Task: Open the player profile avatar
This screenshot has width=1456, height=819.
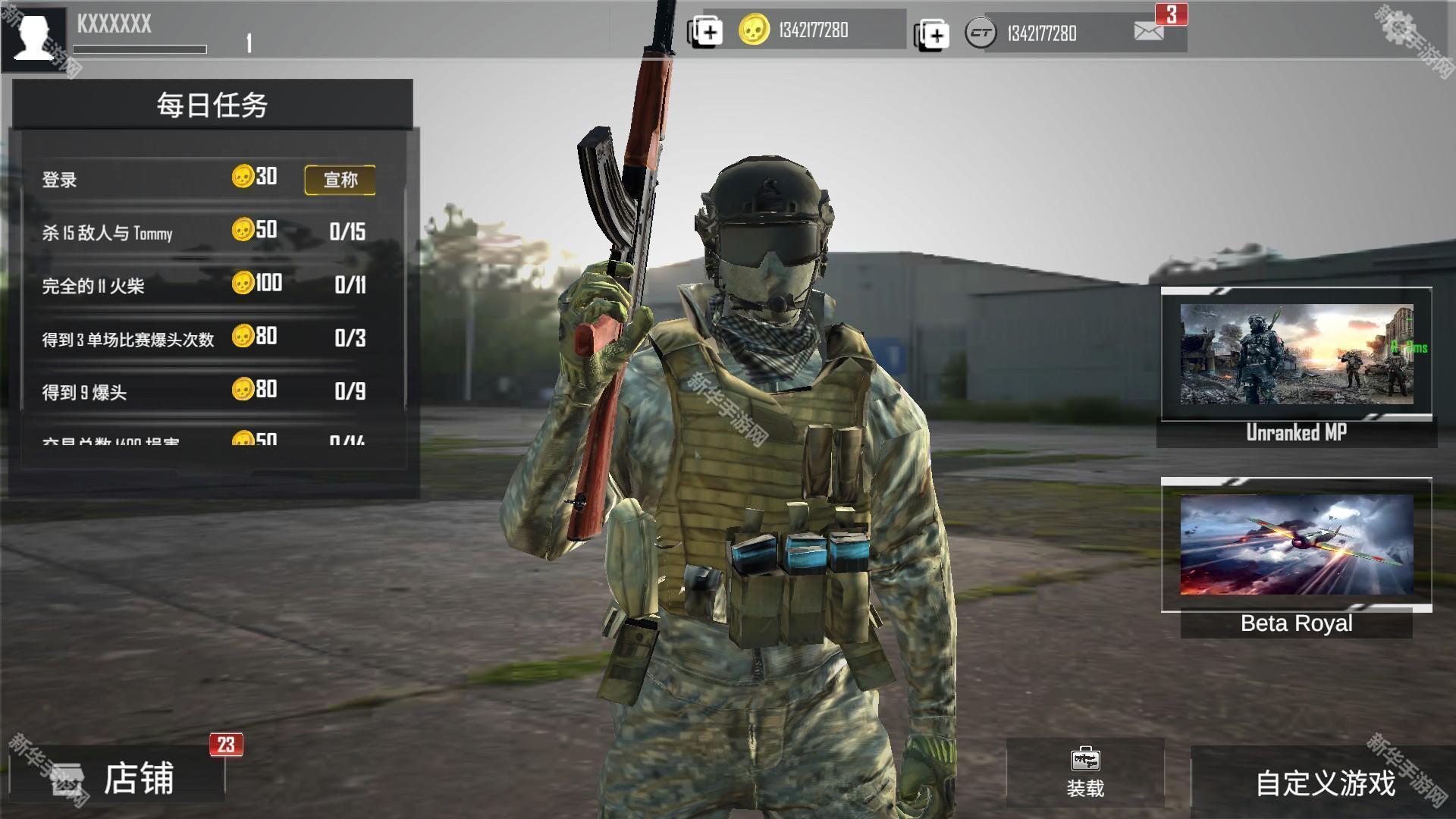Action: (x=34, y=34)
